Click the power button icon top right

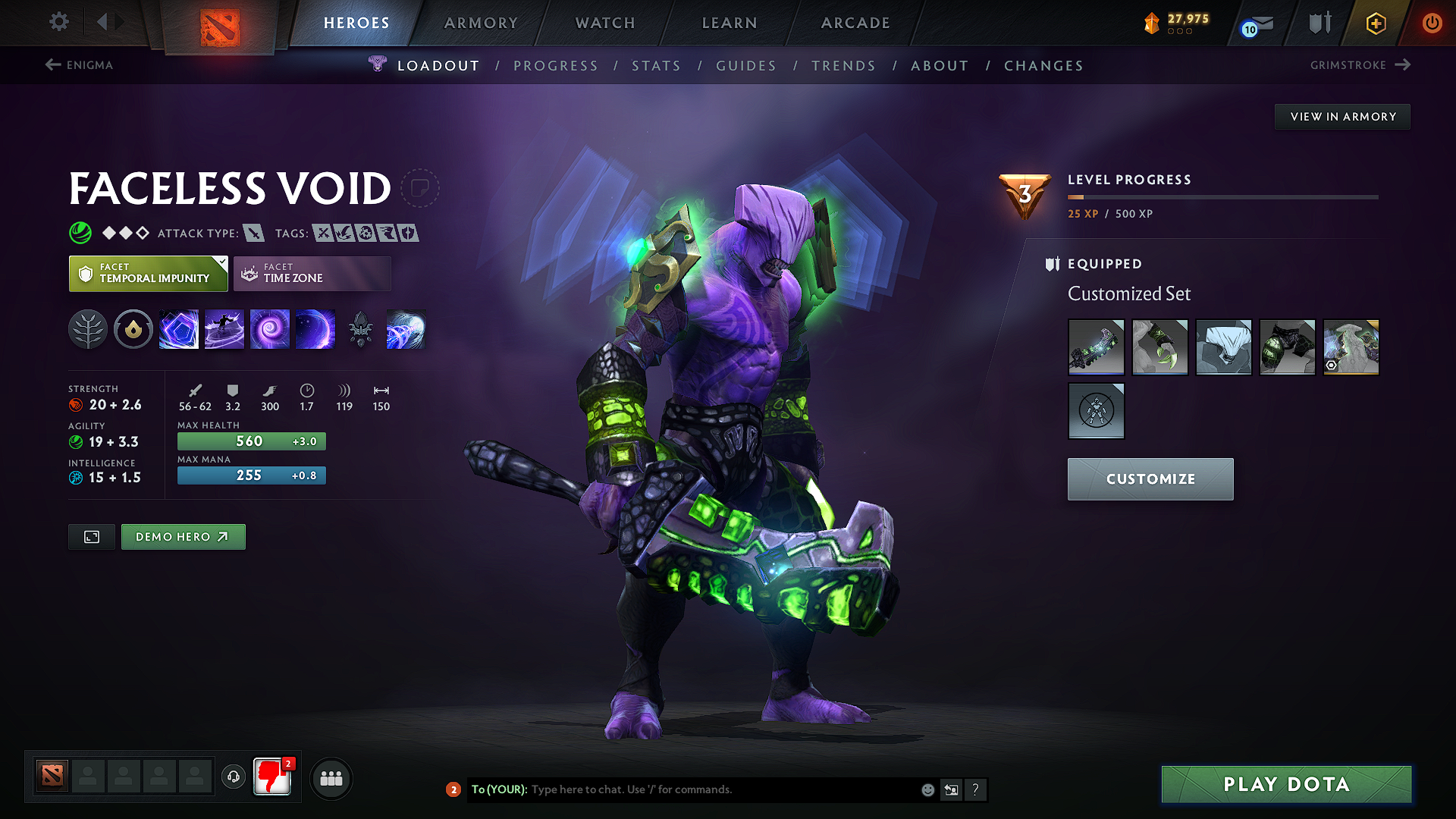pos(1432,23)
